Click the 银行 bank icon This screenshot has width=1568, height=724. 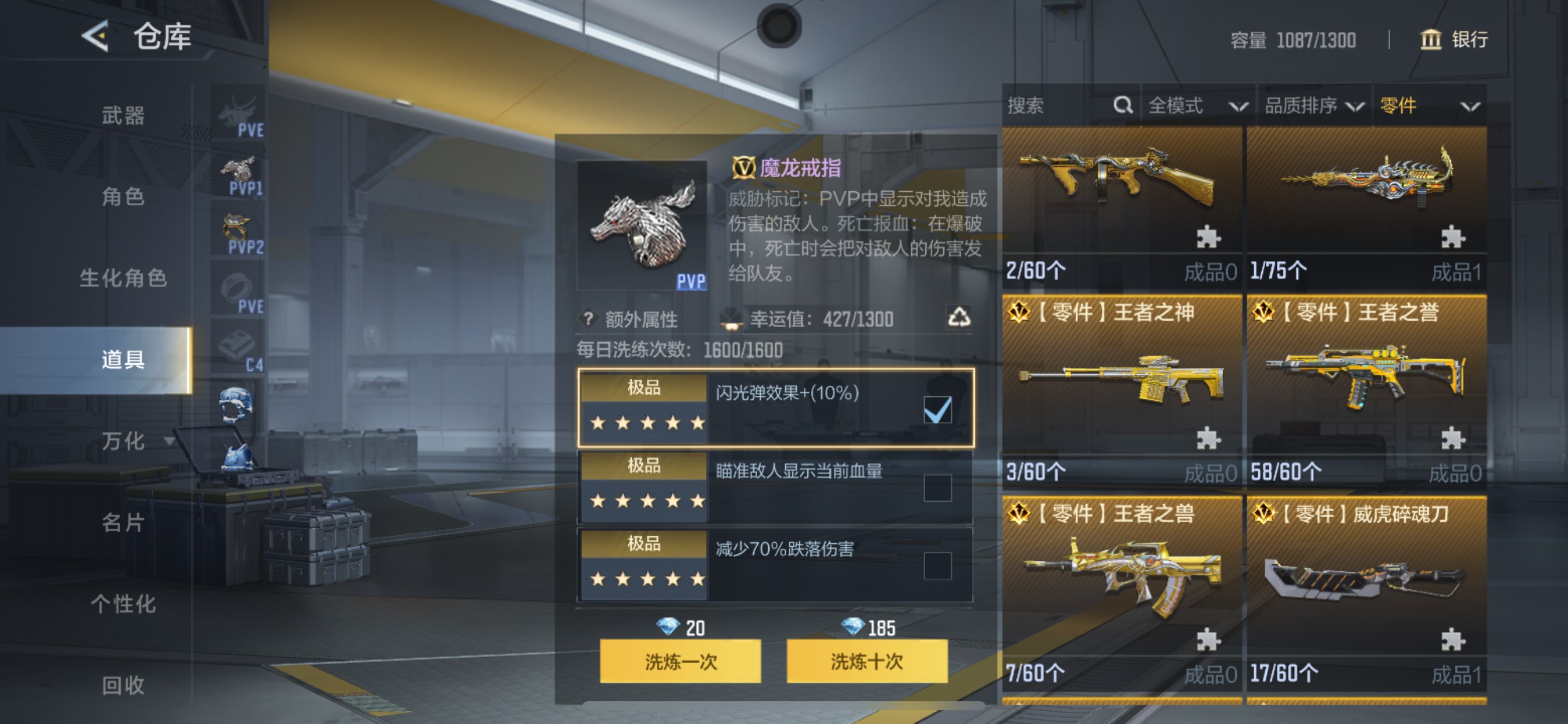(1431, 40)
